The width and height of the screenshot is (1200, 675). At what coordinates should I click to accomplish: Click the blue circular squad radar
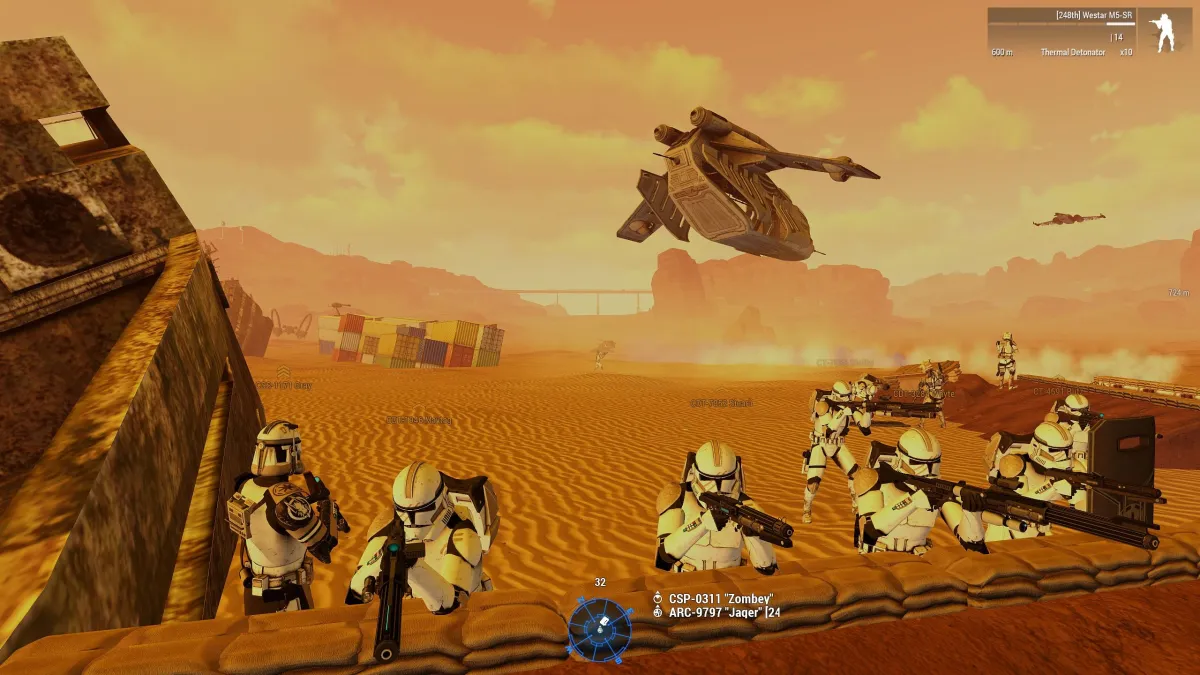[x=600, y=628]
